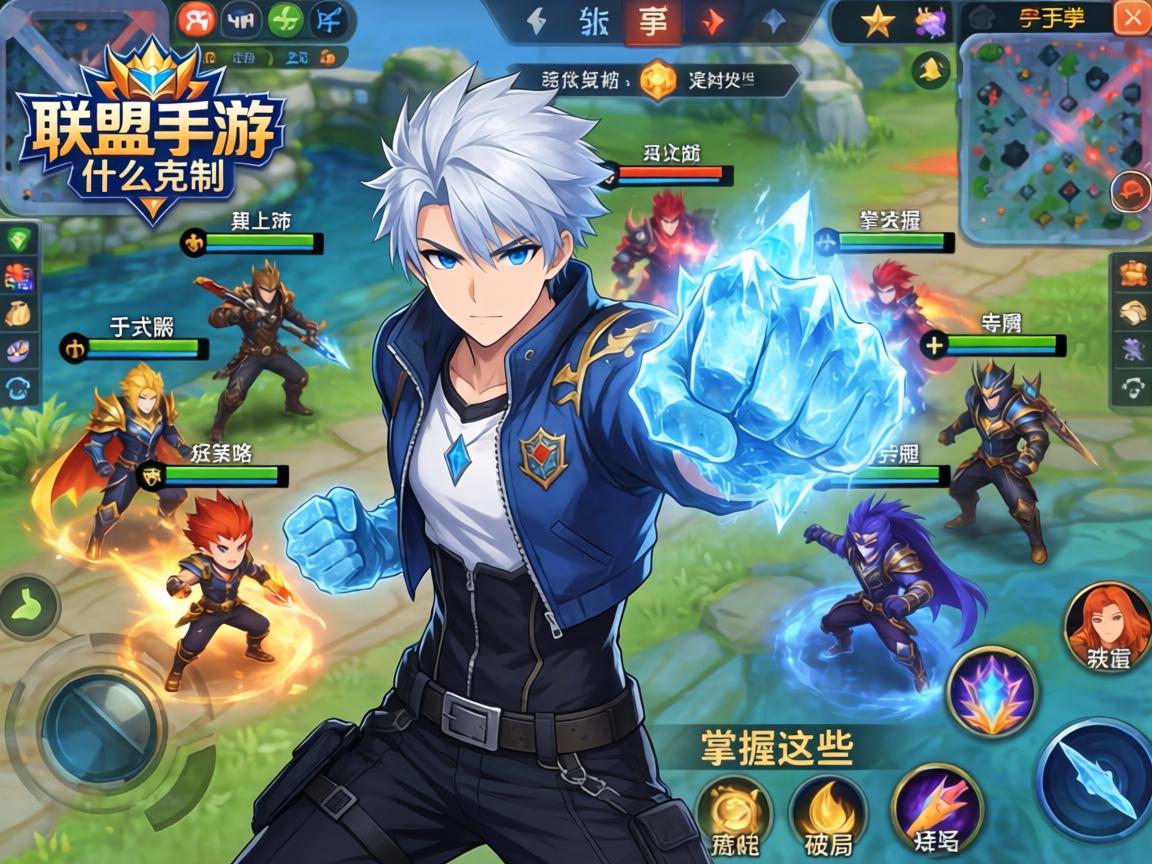Click the orange armor icon in right sidebar
Viewport: 1152px width, 864px height.
(x=1132, y=272)
